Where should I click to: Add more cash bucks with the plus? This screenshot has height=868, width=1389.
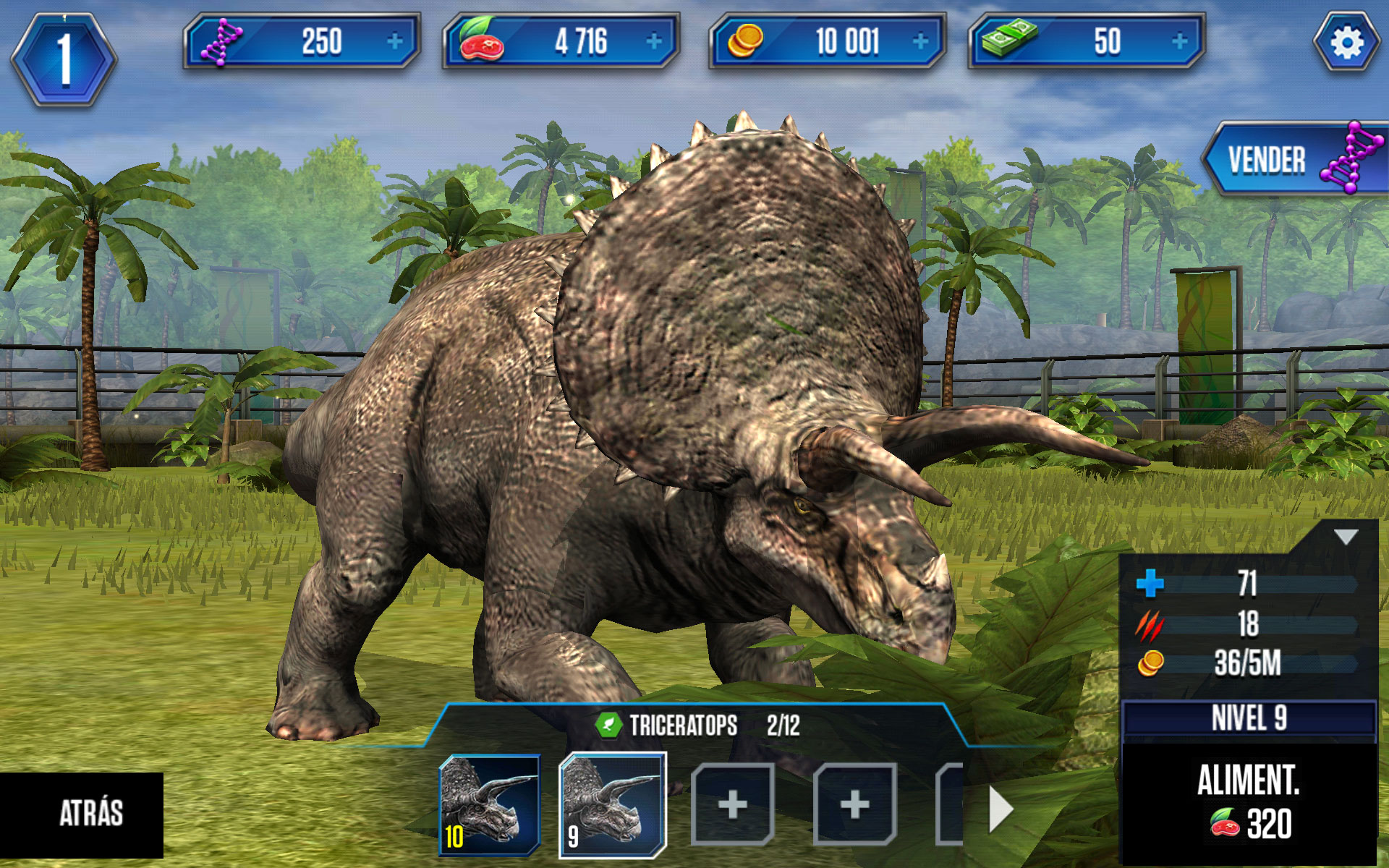click(x=1179, y=42)
